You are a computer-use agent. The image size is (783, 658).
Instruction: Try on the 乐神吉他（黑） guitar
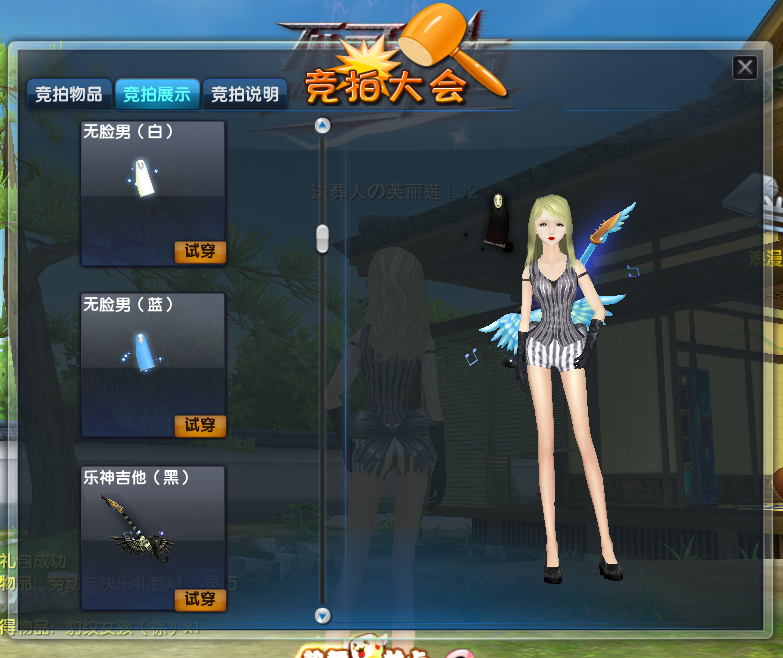pos(200,599)
